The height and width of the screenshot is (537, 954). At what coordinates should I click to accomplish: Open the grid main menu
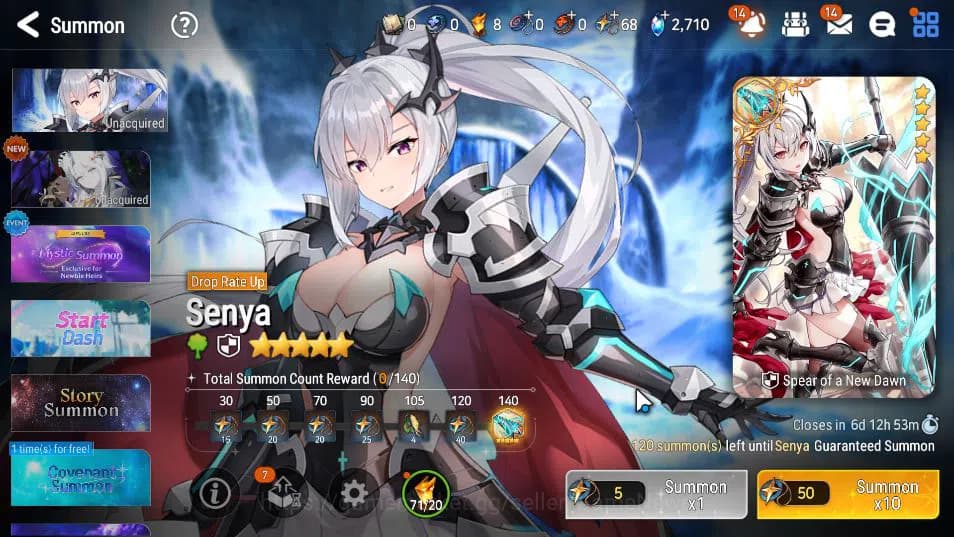tap(925, 24)
